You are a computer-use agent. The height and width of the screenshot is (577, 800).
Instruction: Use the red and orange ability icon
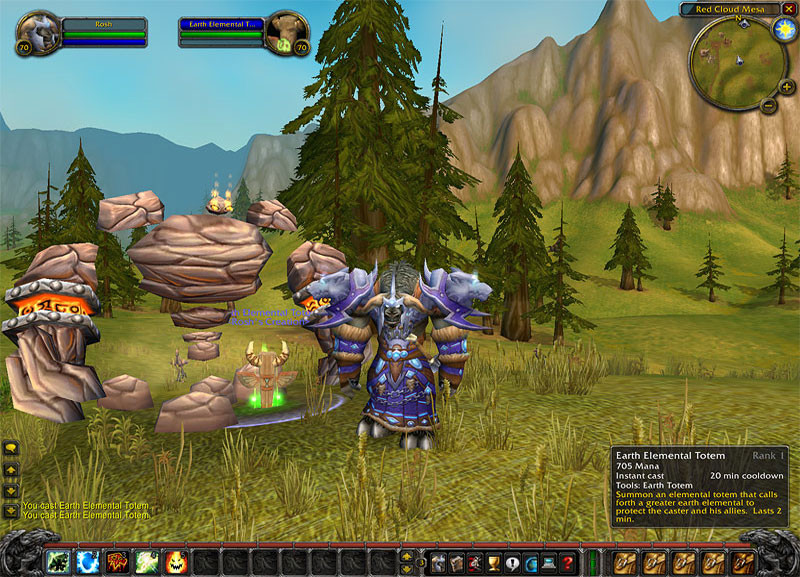point(117,561)
